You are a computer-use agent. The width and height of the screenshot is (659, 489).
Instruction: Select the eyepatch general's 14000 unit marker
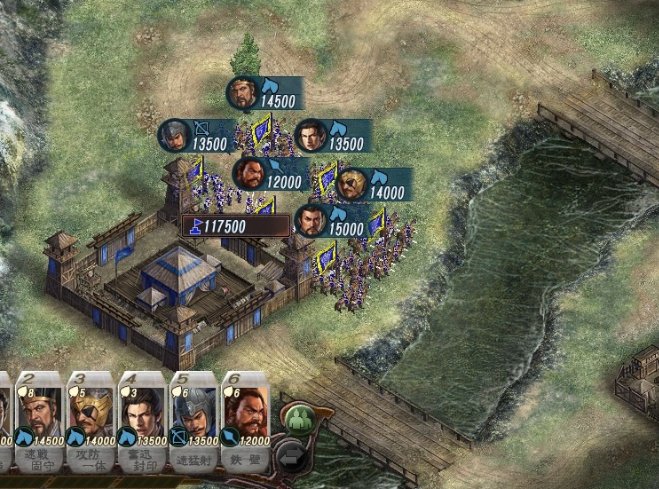coord(374,184)
